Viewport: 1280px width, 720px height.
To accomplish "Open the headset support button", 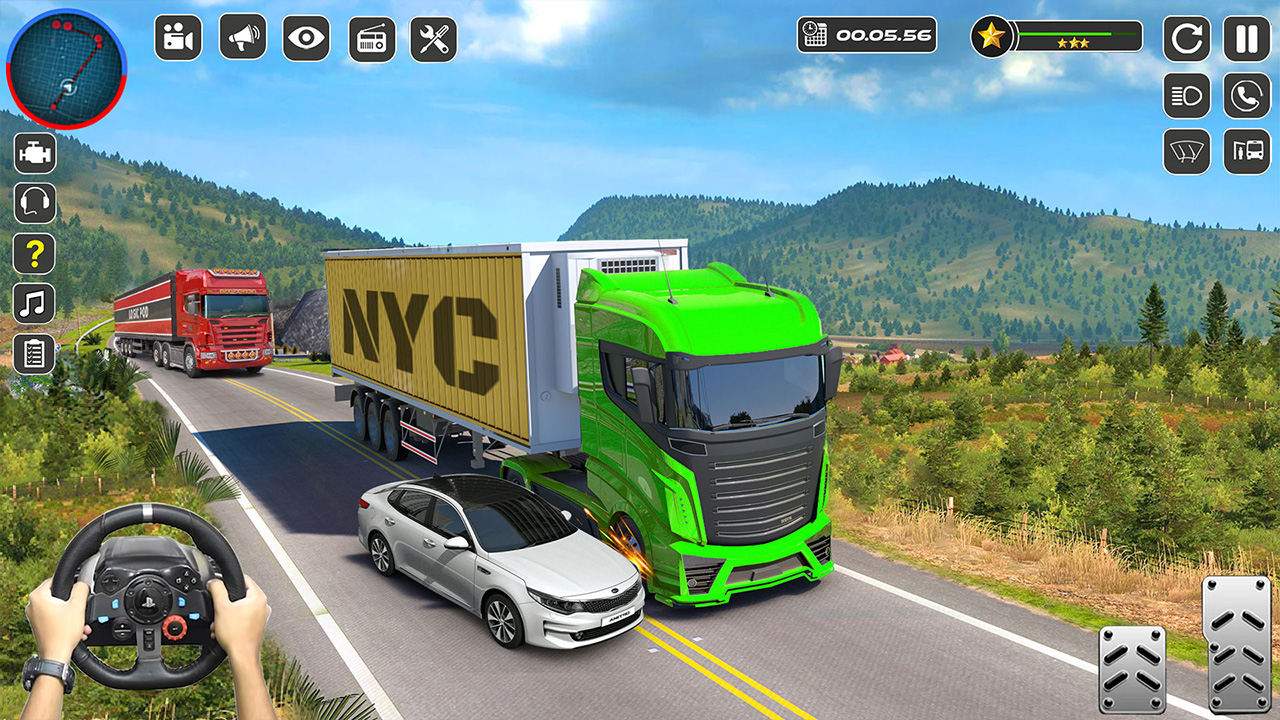I will (35, 203).
